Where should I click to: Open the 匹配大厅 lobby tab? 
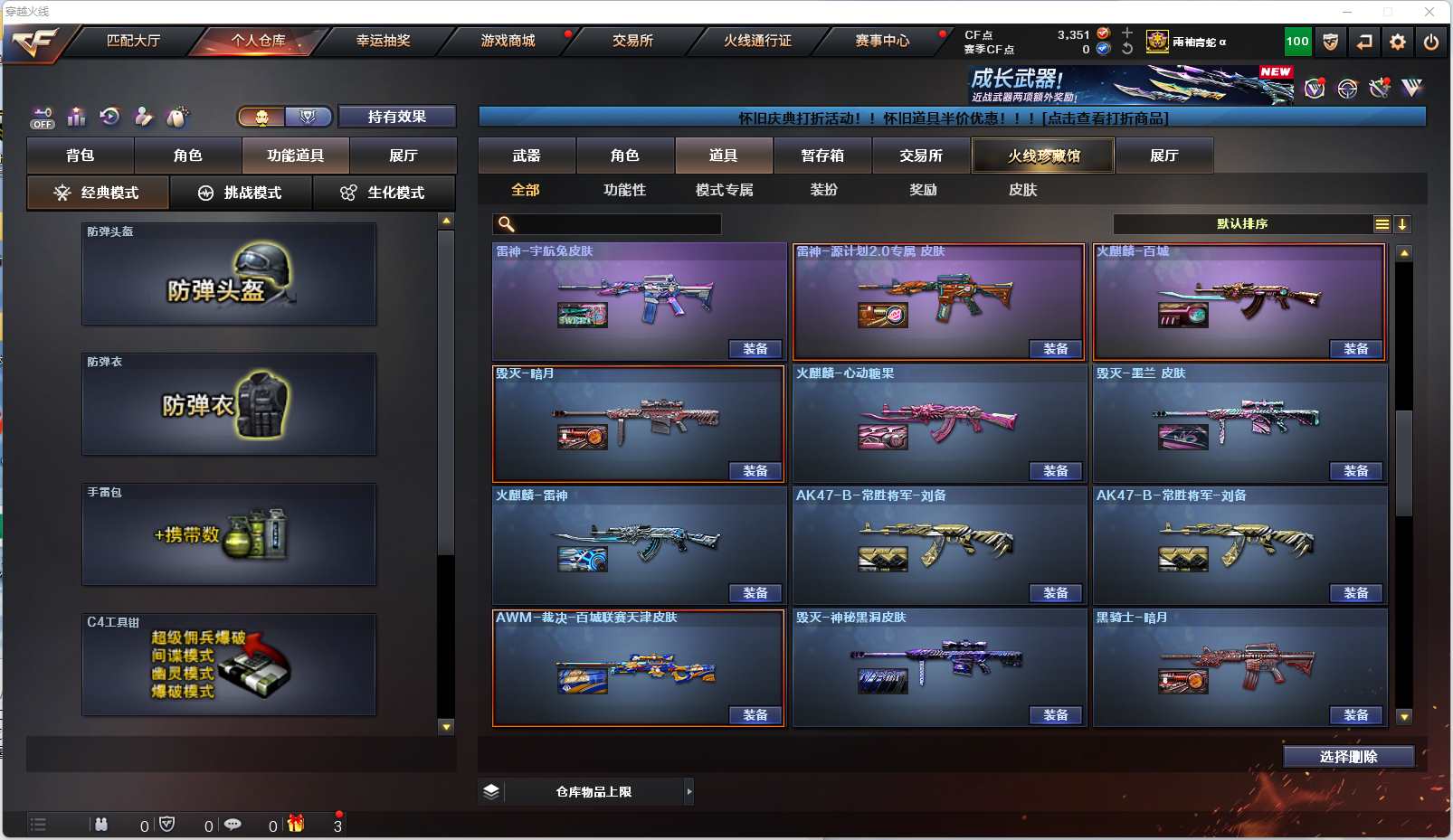133,41
